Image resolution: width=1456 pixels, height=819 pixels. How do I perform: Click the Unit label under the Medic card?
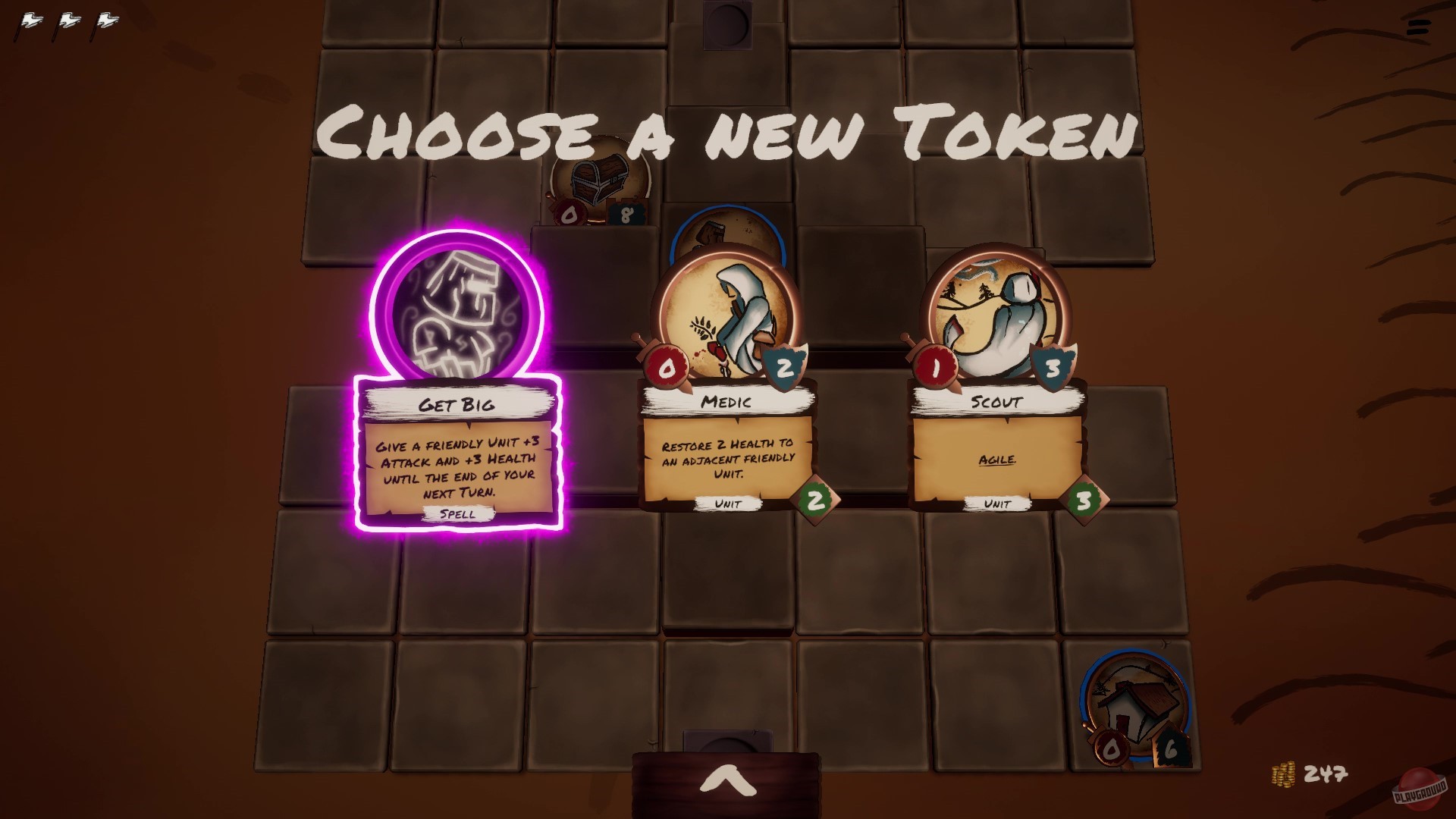pos(730,502)
